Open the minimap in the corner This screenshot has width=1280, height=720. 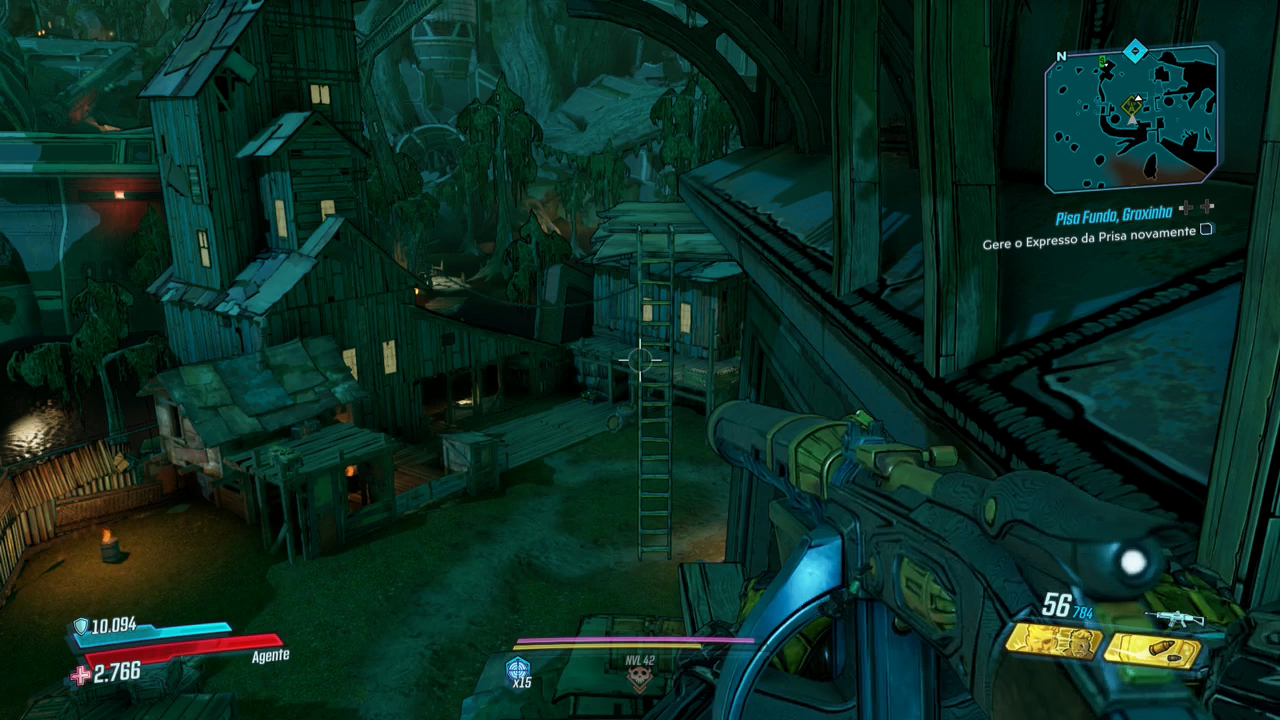click(x=1131, y=119)
